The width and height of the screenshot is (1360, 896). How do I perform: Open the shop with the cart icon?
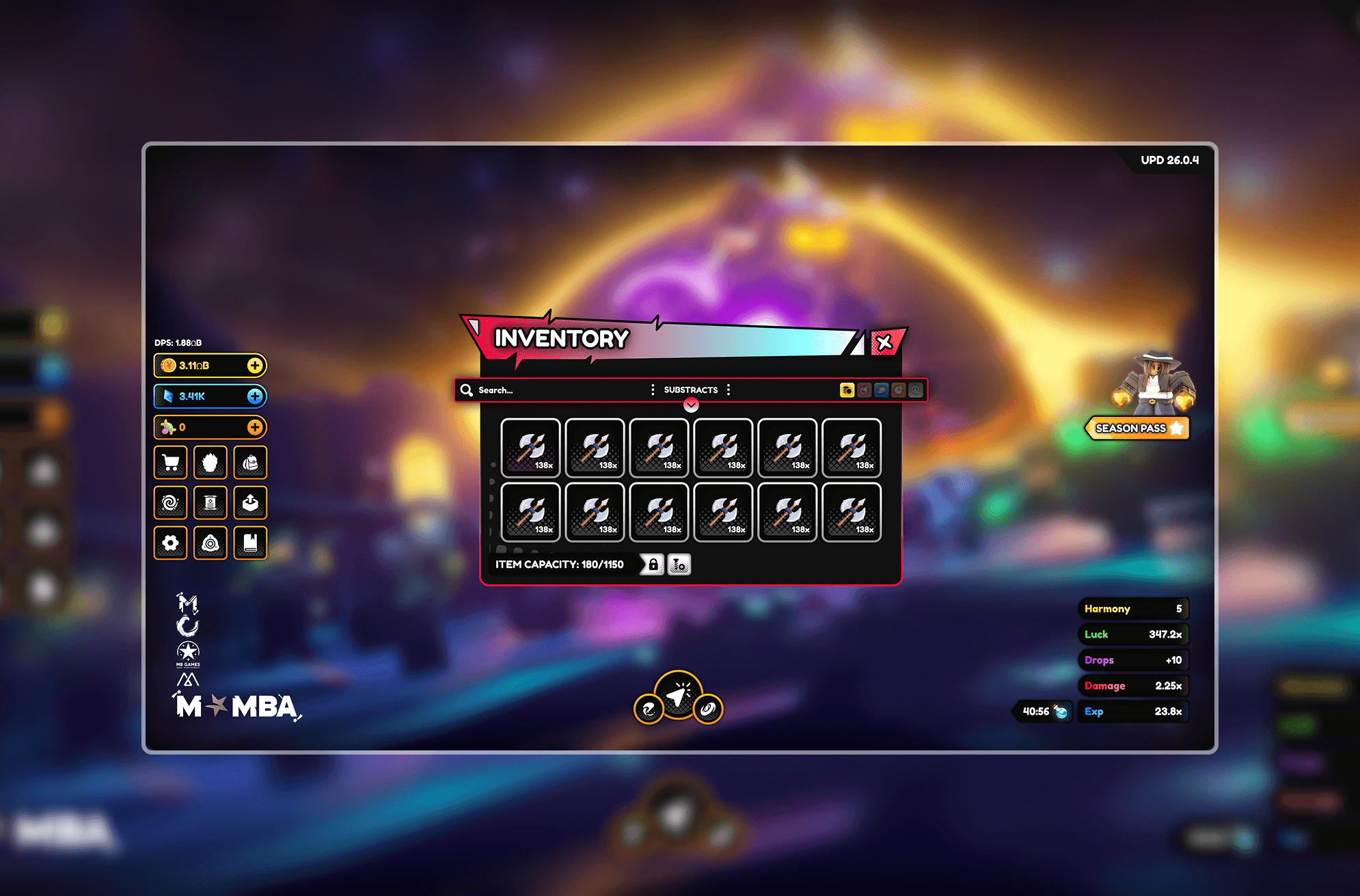171,463
